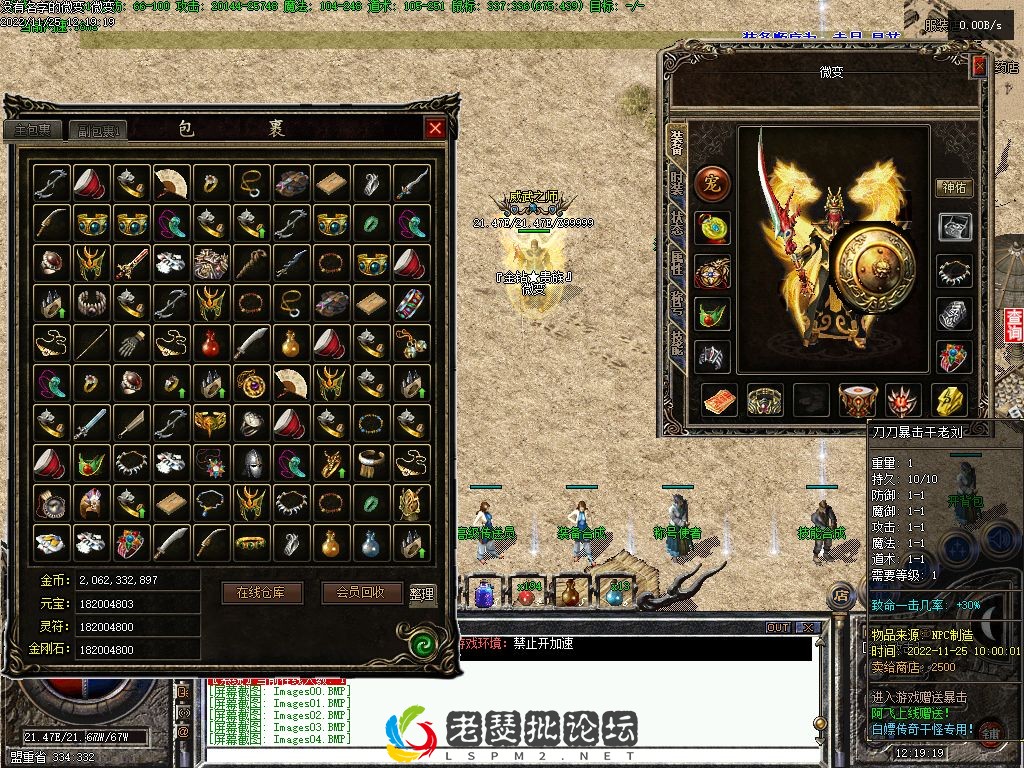This screenshot has width=1024, height=768.
Task: Sort the bag with 整理 button
Action: click(x=422, y=593)
